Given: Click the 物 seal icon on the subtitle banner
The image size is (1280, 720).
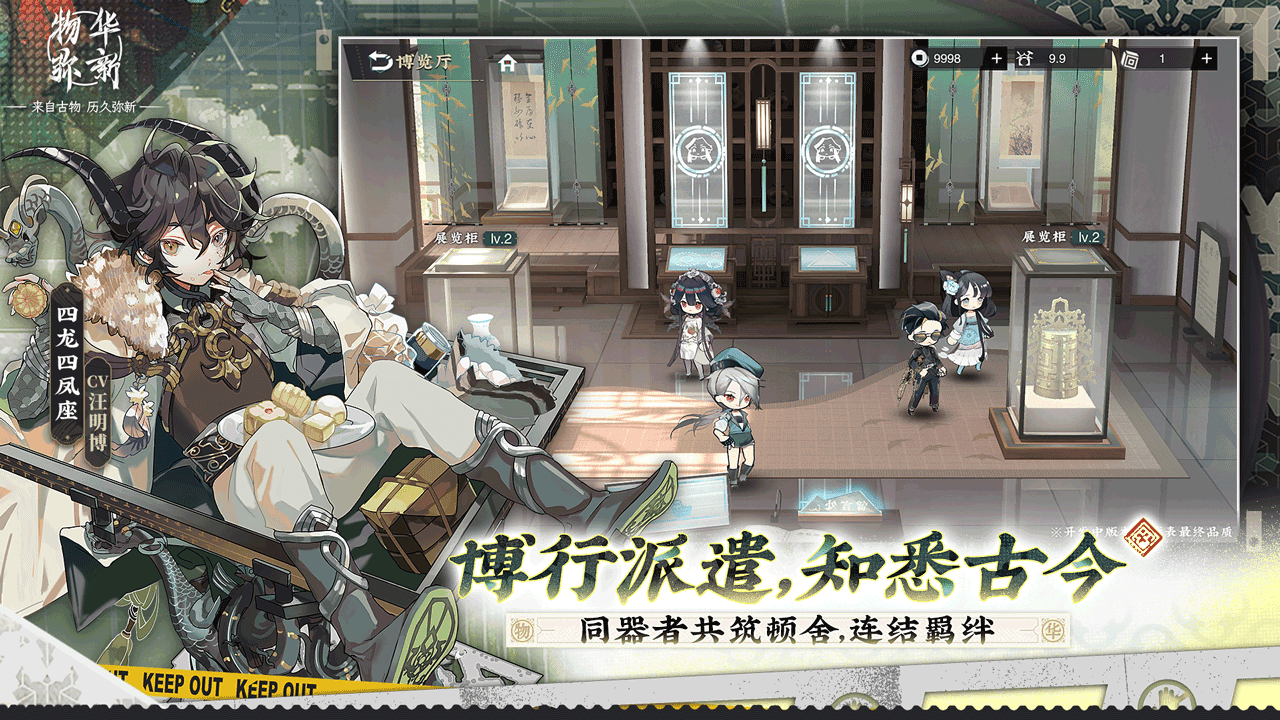Looking at the screenshot, I should tap(520, 628).
